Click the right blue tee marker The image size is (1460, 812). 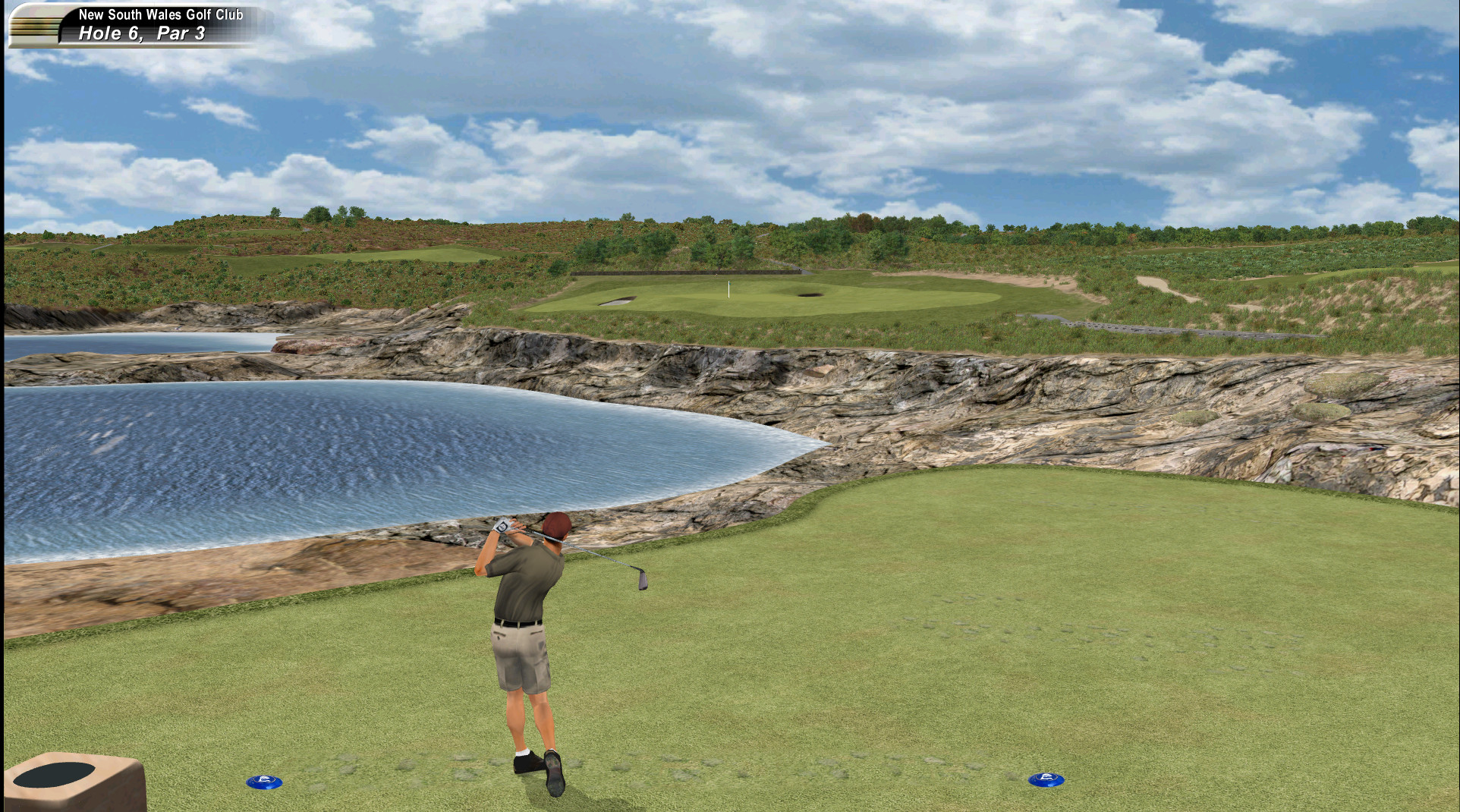pyautogui.click(x=1046, y=778)
